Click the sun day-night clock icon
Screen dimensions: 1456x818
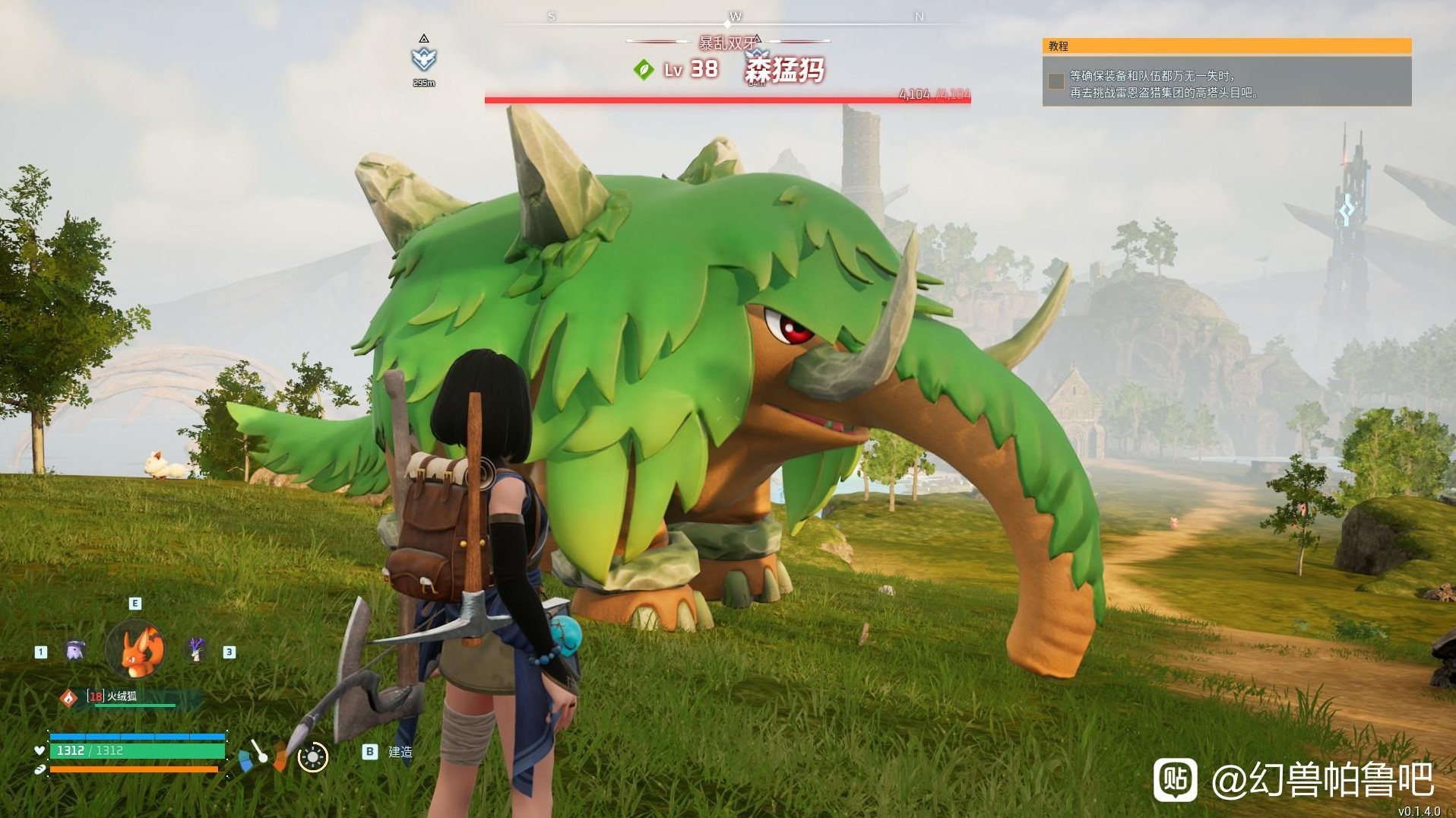coord(312,757)
